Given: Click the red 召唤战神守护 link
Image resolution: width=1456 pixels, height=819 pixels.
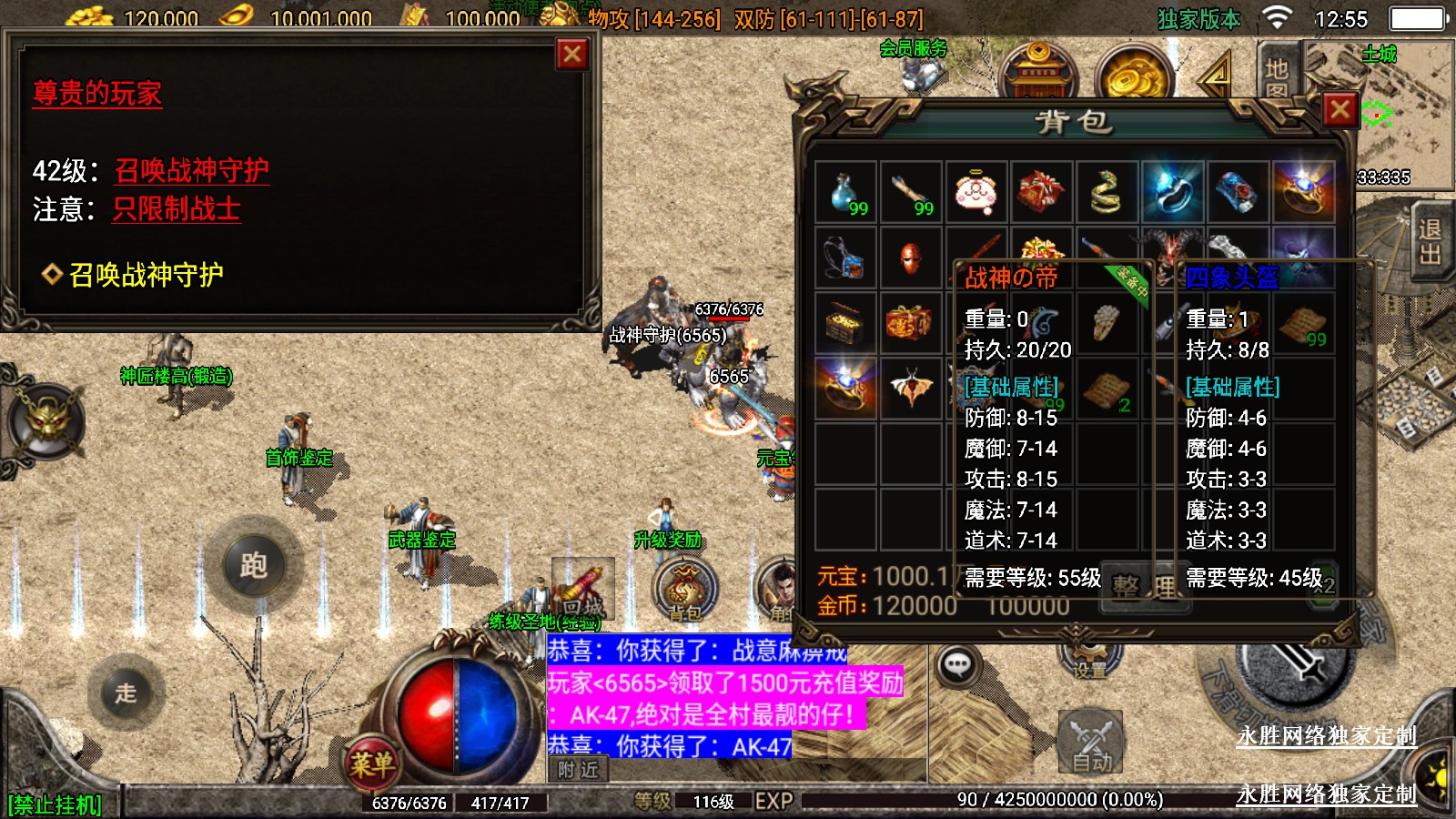Looking at the screenshot, I should click(191, 170).
